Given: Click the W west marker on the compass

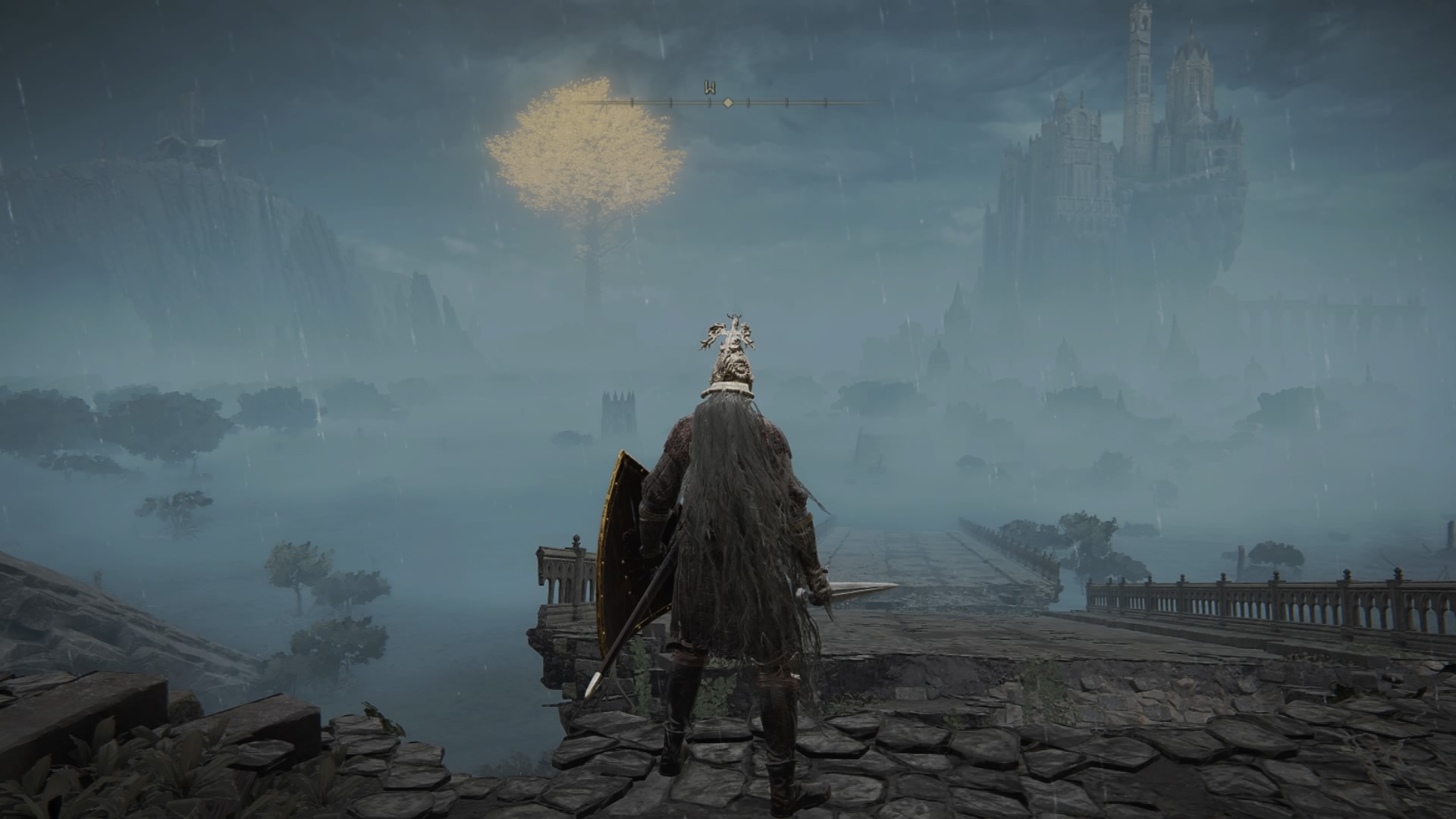Looking at the screenshot, I should tap(711, 88).
